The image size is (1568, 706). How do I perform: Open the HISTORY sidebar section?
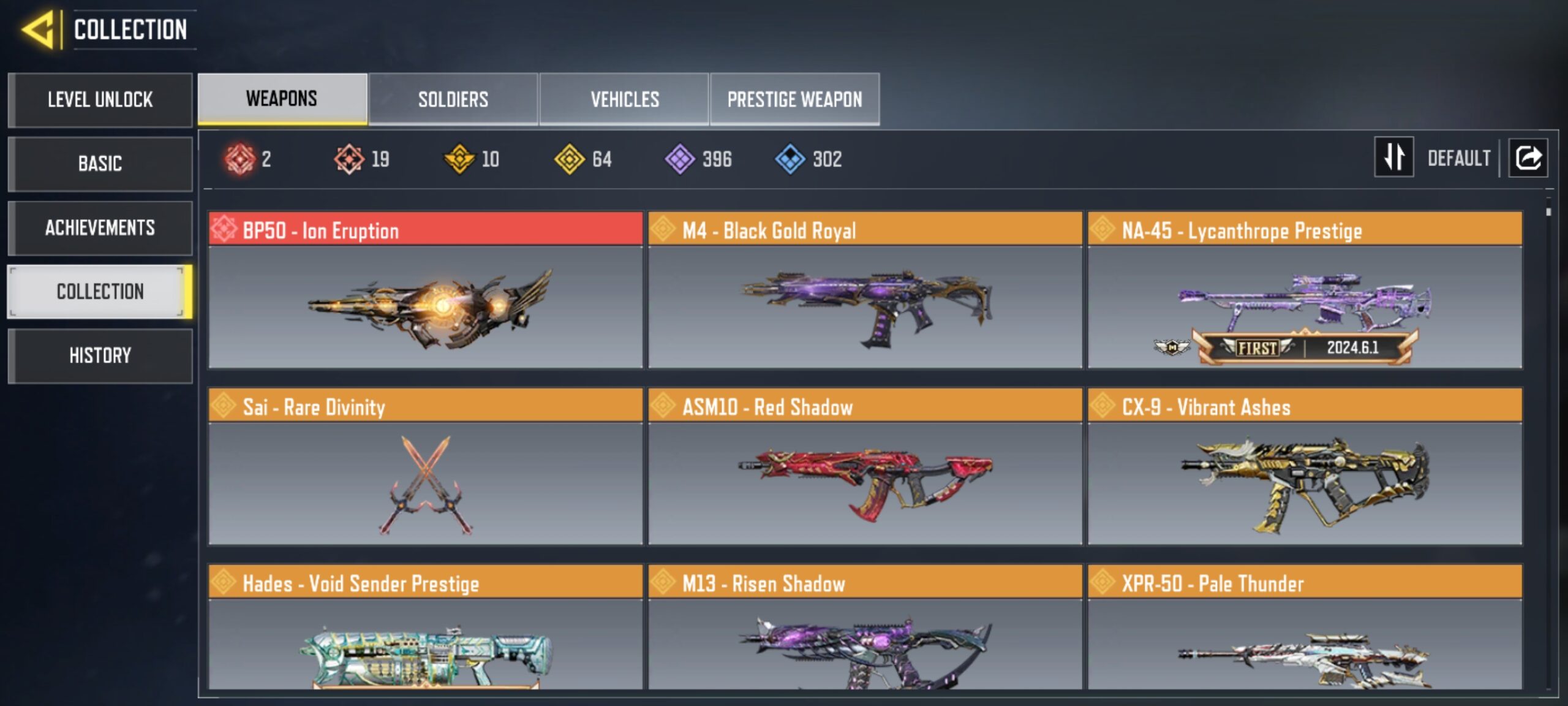pyautogui.click(x=100, y=355)
